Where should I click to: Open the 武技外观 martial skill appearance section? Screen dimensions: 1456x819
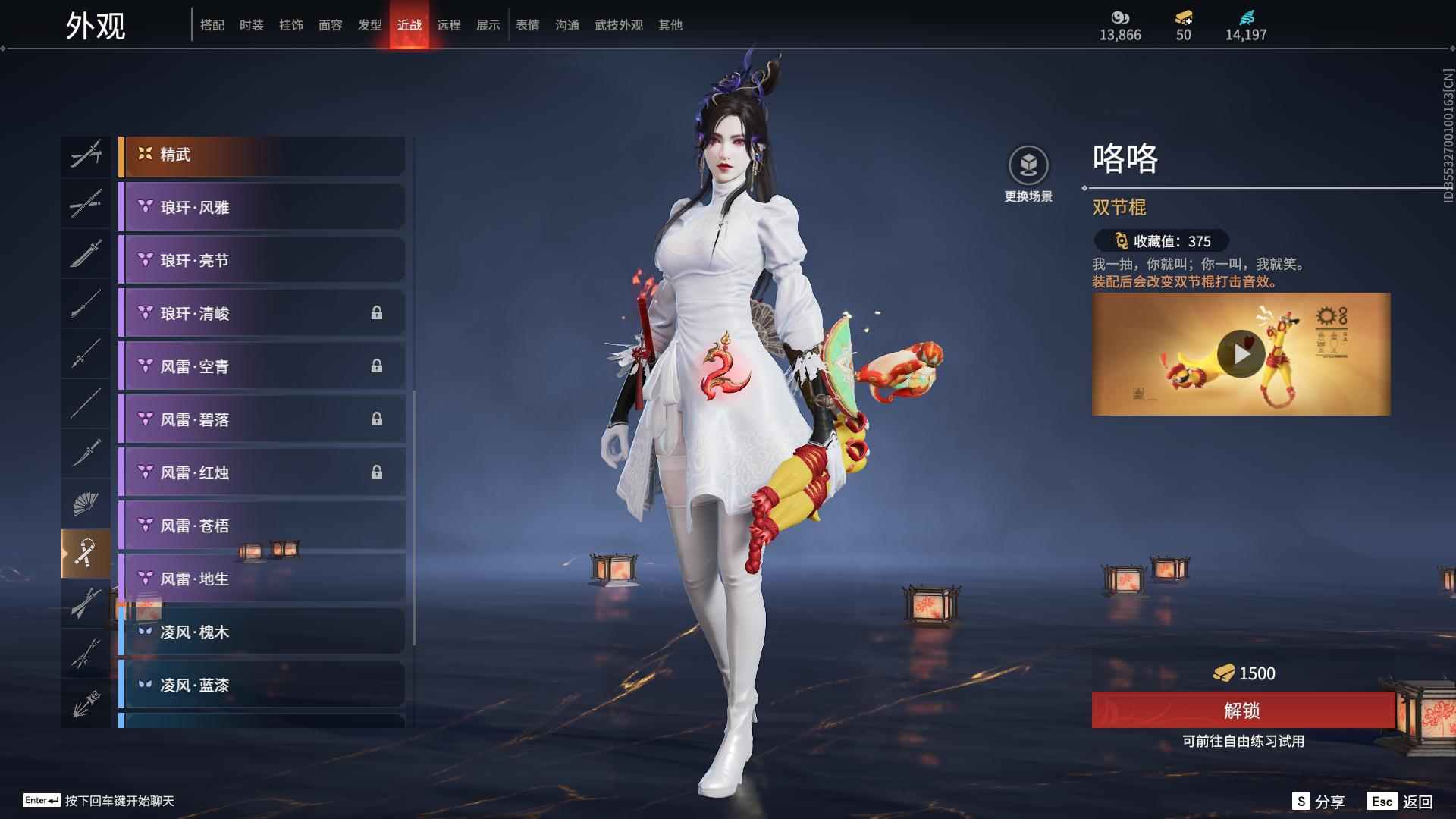tap(618, 24)
